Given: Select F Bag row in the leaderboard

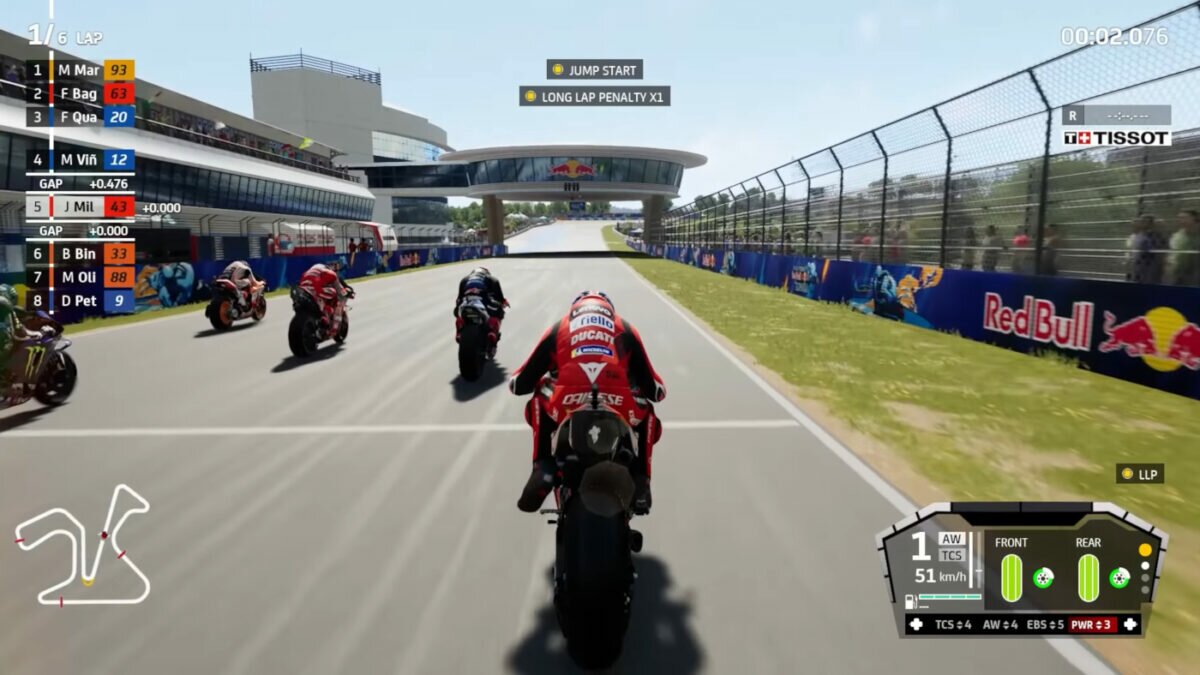Looking at the screenshot, I should pyautogui.click(x=80, y=94).
